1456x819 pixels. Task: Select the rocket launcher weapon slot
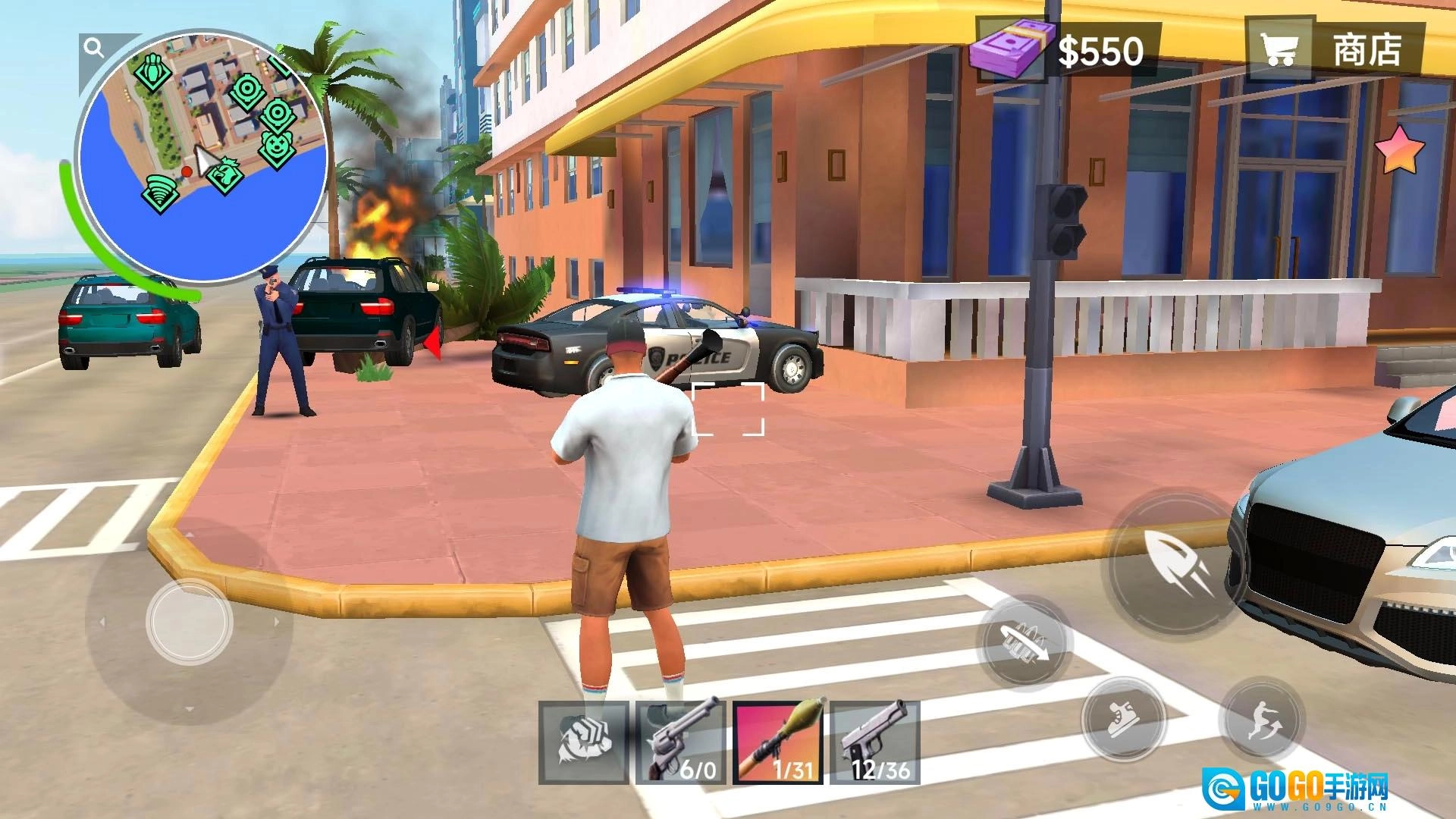(778, 742)
